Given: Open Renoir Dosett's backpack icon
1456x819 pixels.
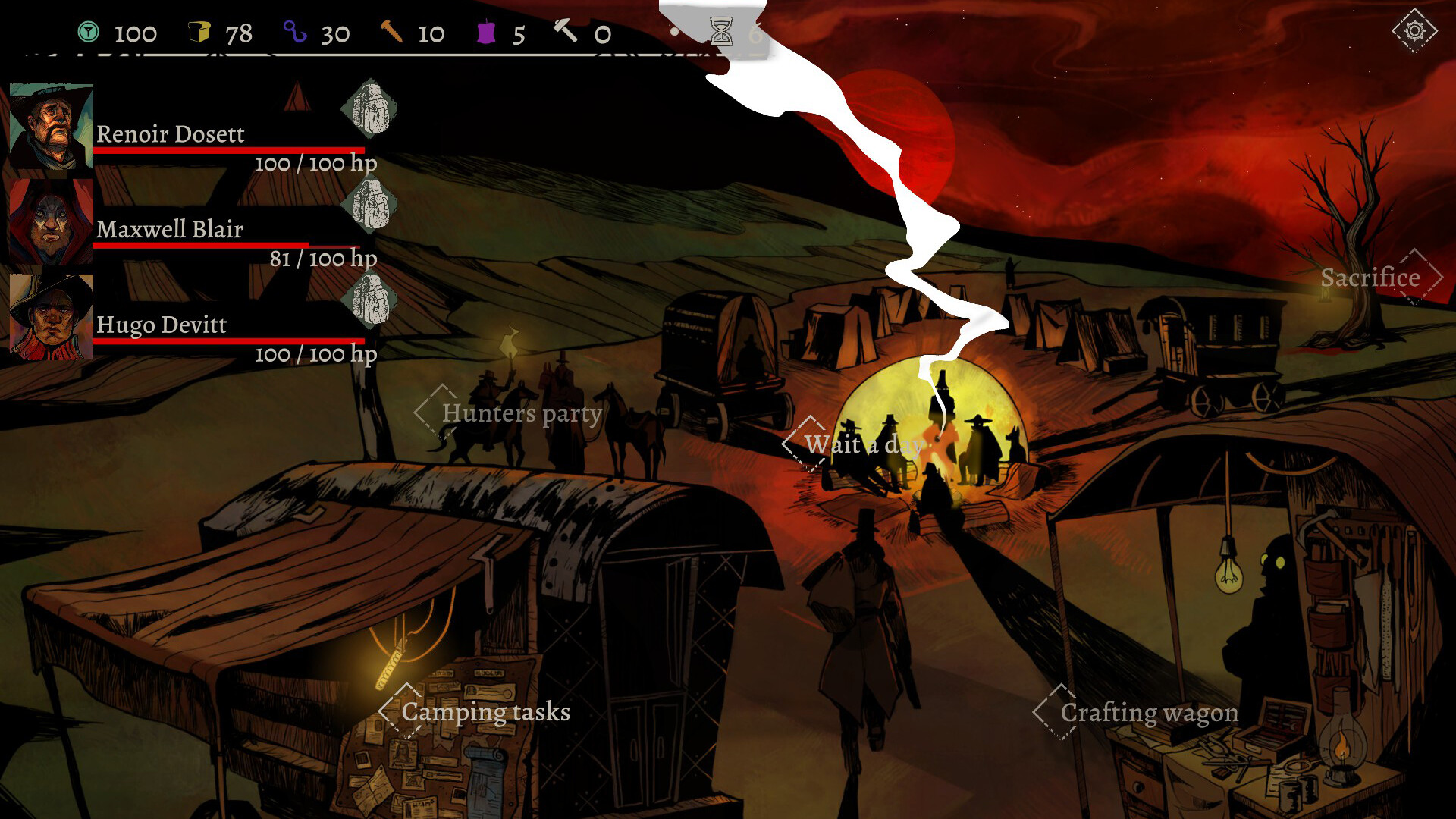Looking at the screenshot, I should pos(369,109).
